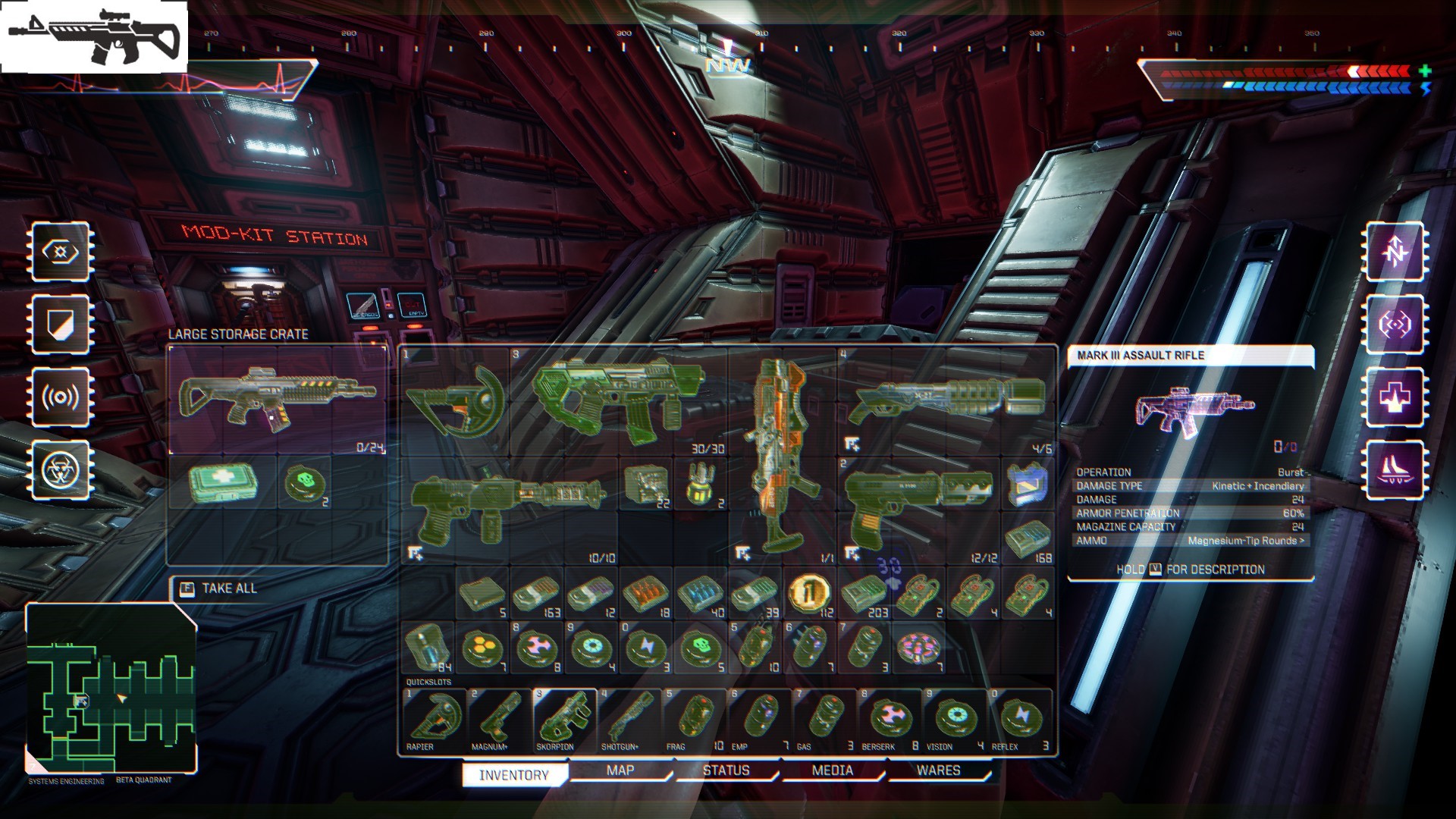
Task: Select the Inventory tab
Action: click(514, 775)
